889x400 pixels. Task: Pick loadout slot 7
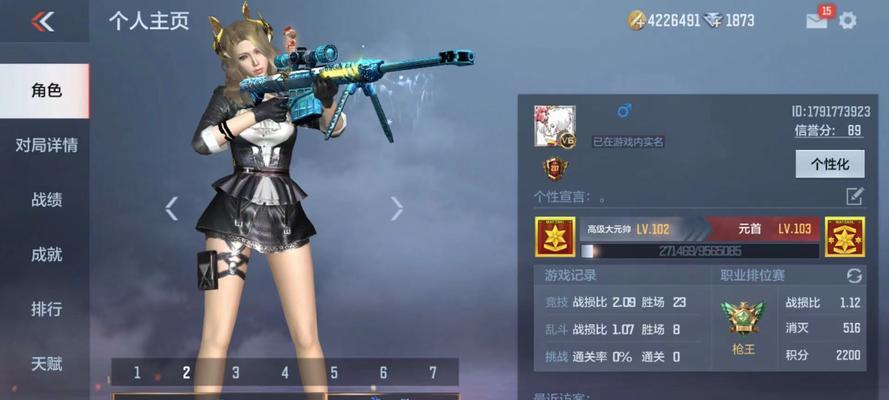(x=432, y=373)
